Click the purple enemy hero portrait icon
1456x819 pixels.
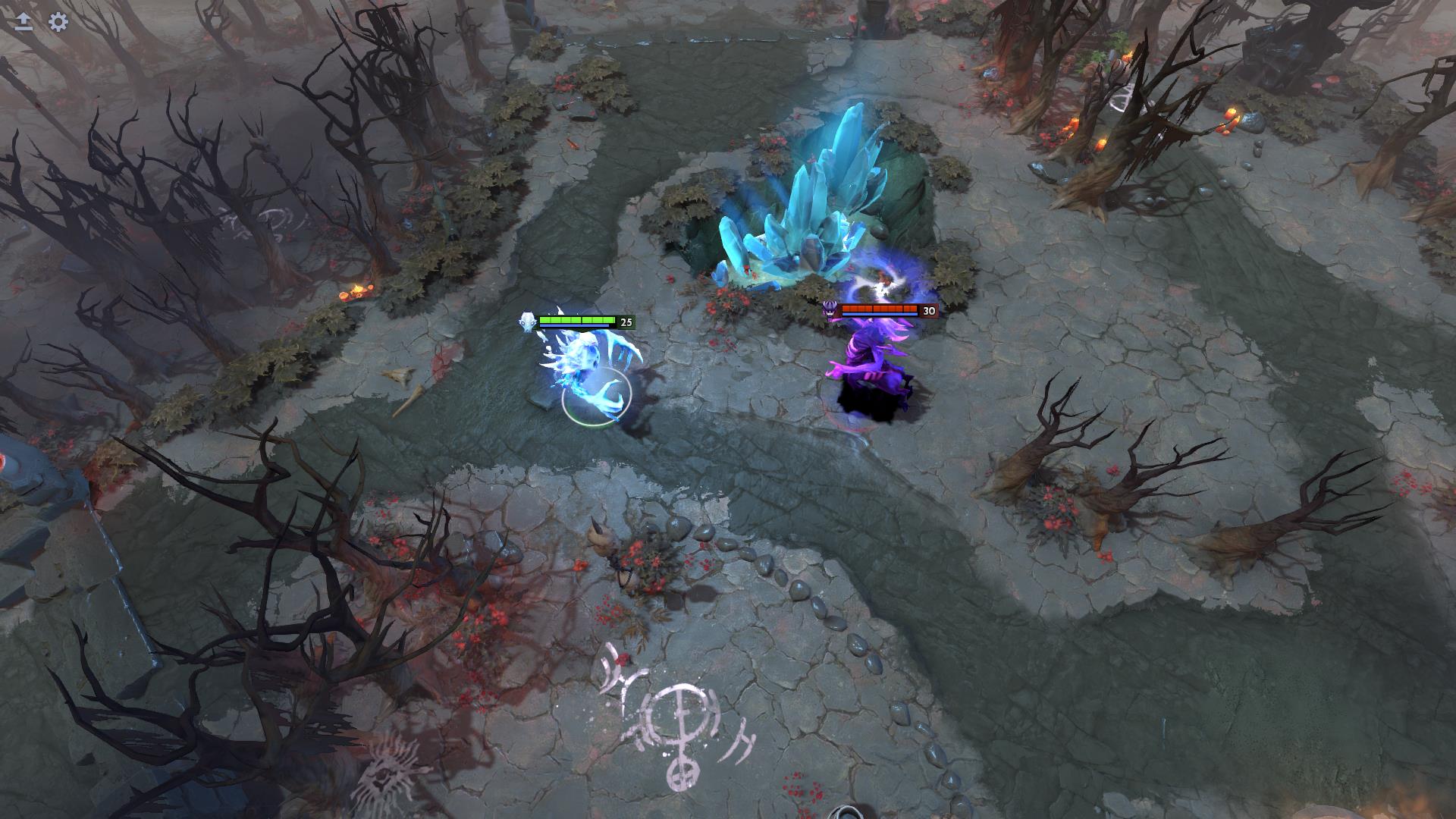(x=831, y=311)
